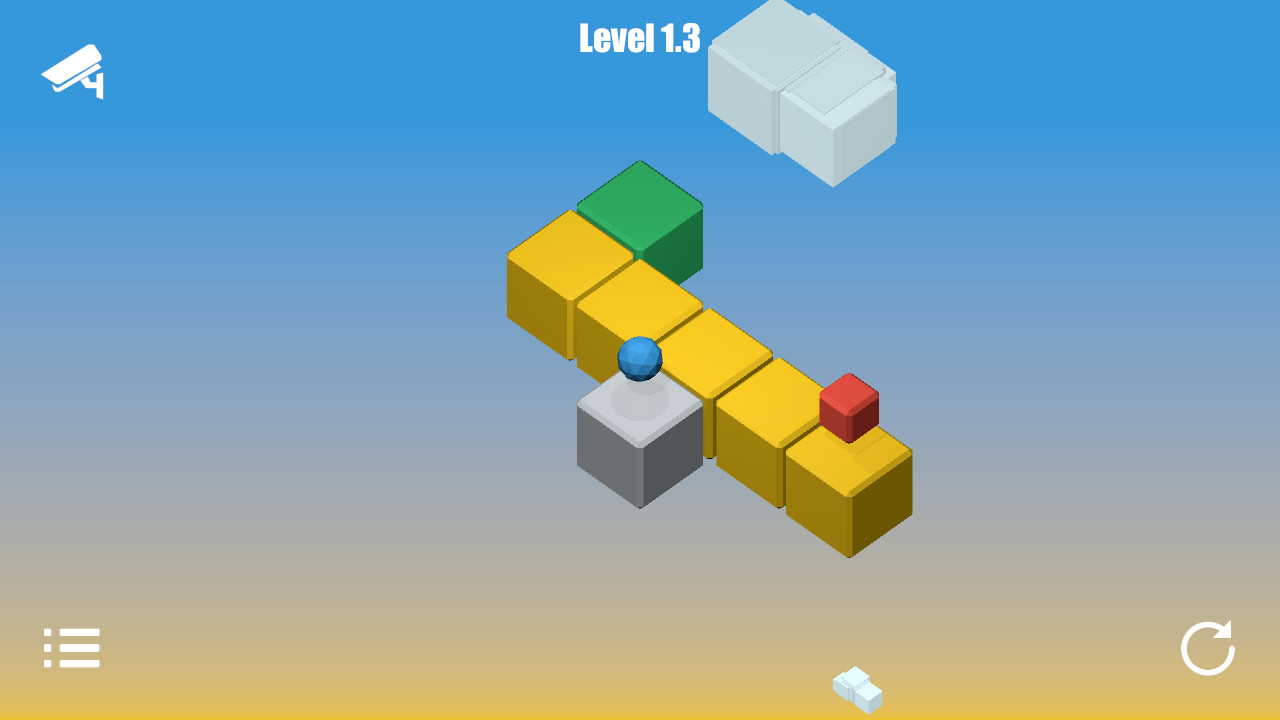The width and height of the screenshot is (1280, 720).
Task: Open the level list menu icon
Action: pyautogui.click(x=70, y=647)
